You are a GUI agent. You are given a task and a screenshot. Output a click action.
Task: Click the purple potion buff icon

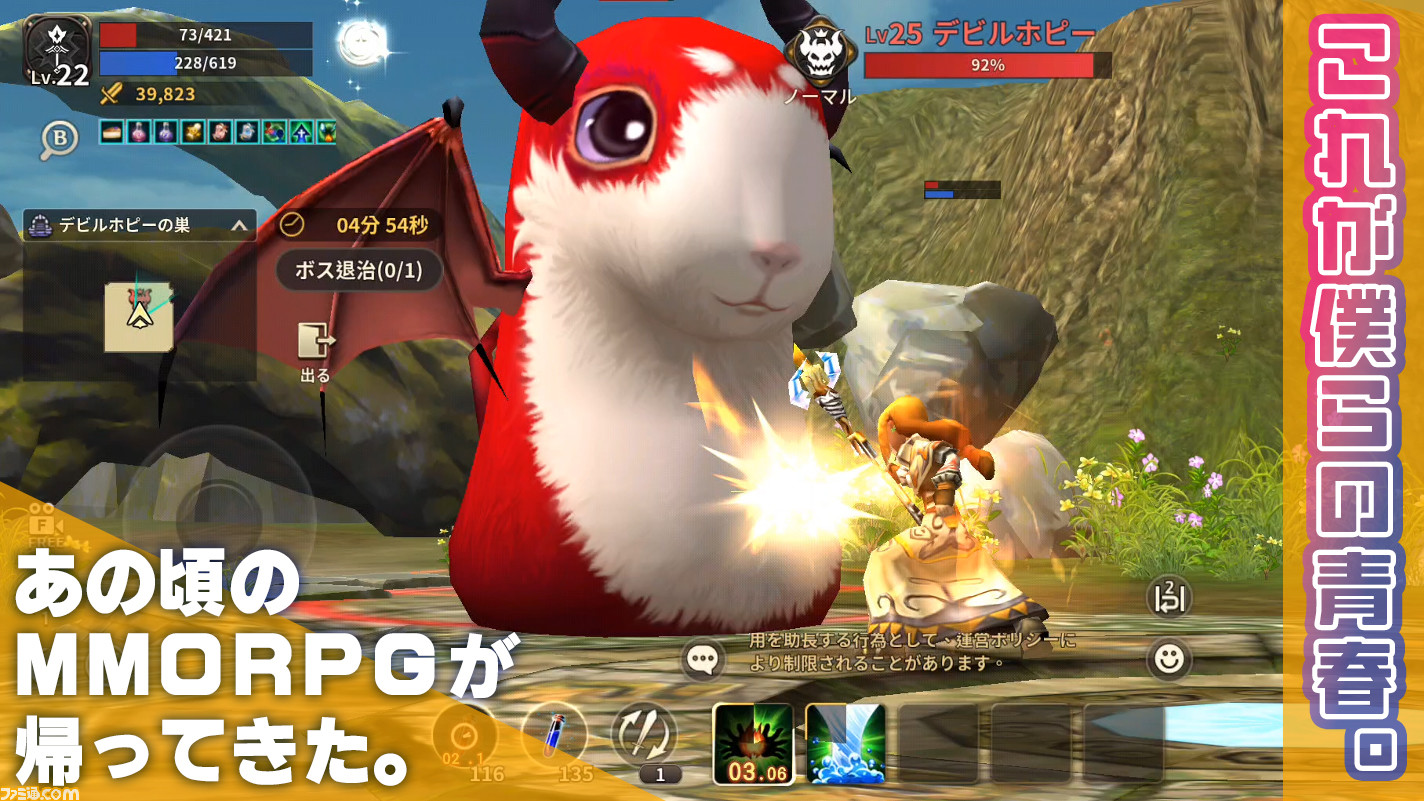pyautogui.click(x=165, y=131)
